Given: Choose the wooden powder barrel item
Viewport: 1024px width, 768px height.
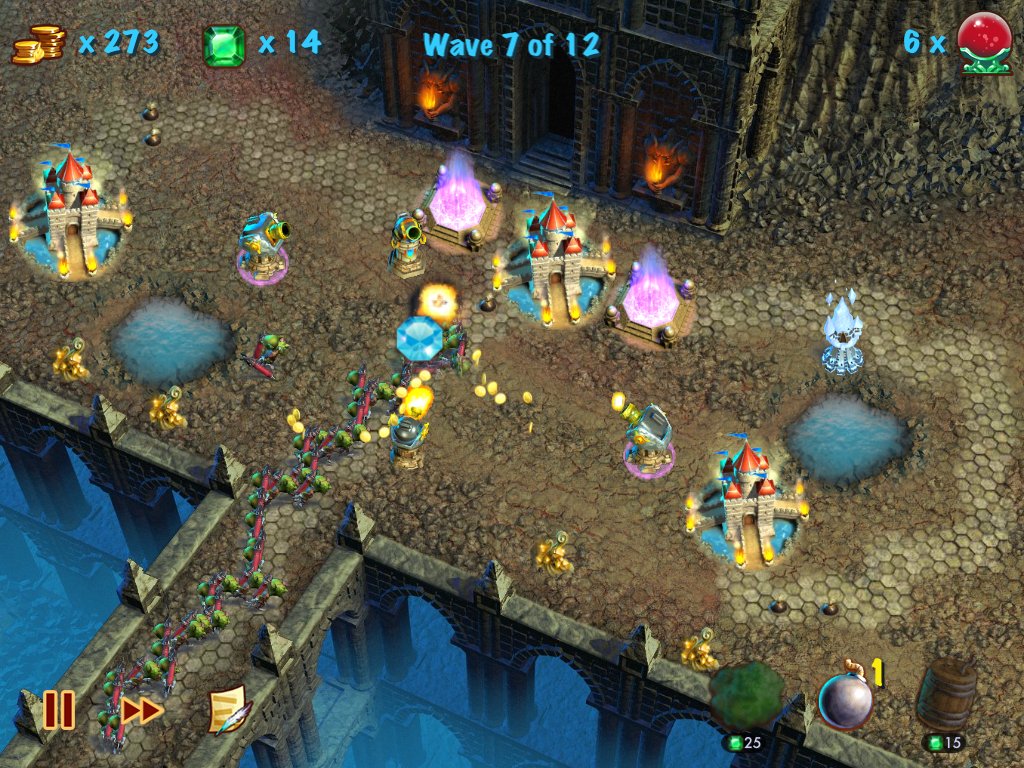Looking at the screenshot, I should point(946,695).
